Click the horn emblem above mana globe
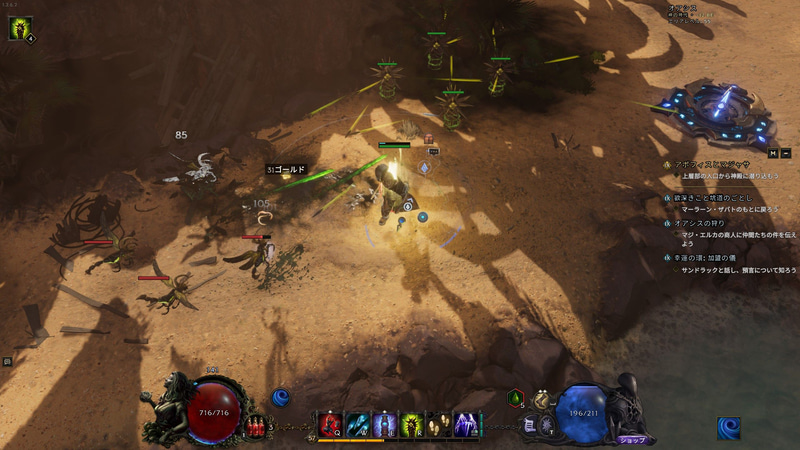This screenshot has height=450, width=800. 541,399
